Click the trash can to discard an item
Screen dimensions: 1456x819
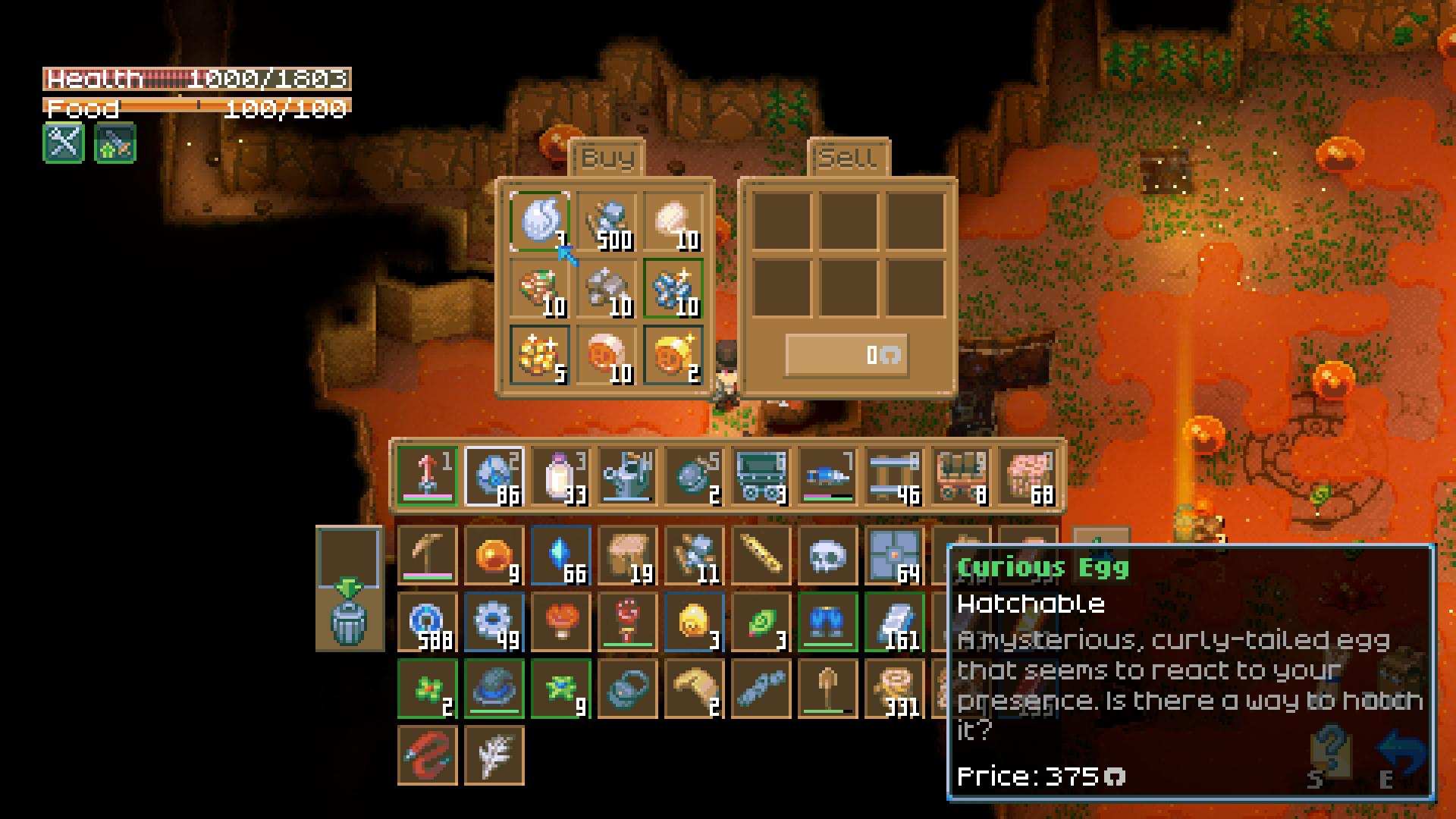[349, 622]
